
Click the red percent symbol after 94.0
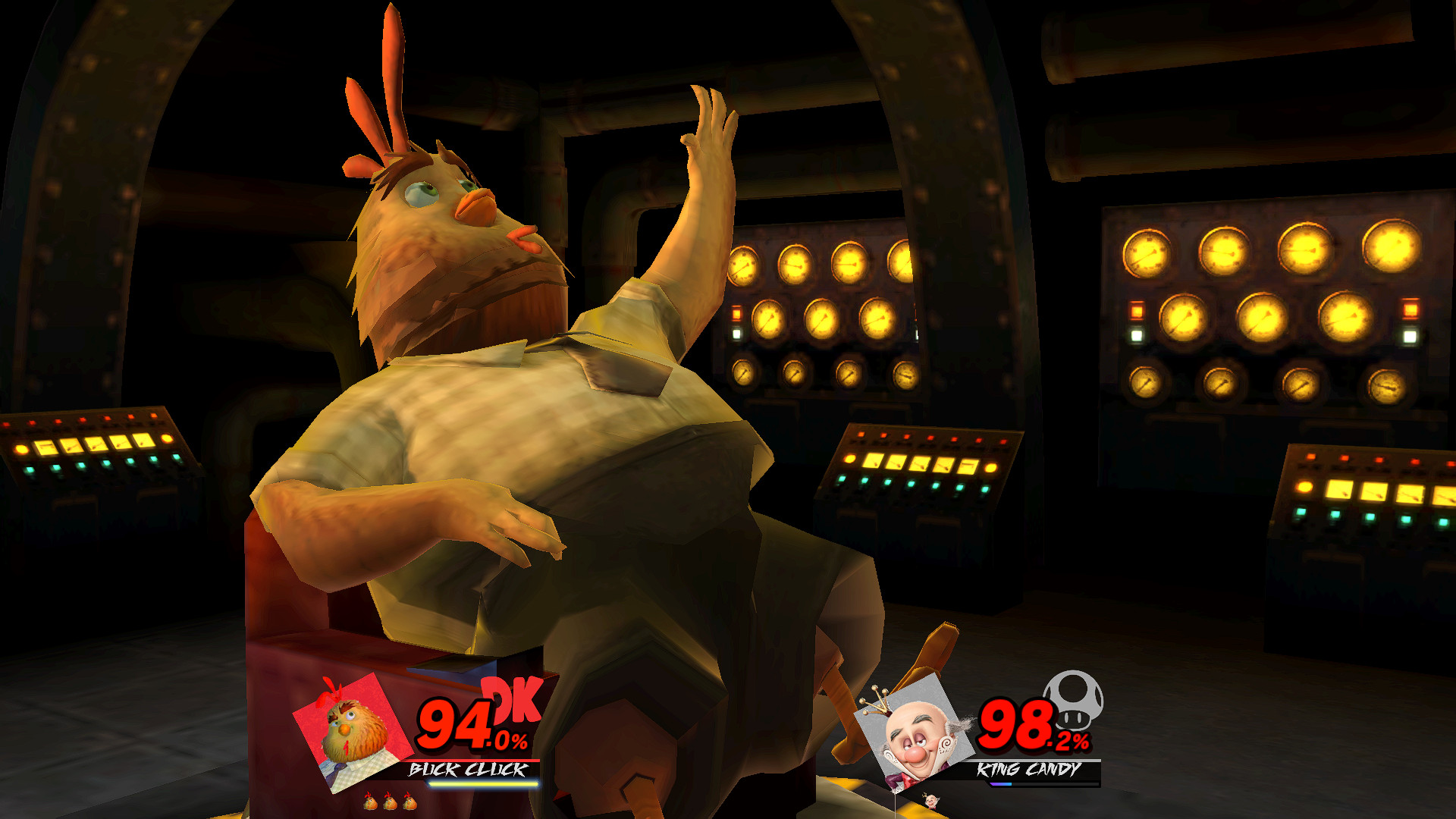[519, 740]
